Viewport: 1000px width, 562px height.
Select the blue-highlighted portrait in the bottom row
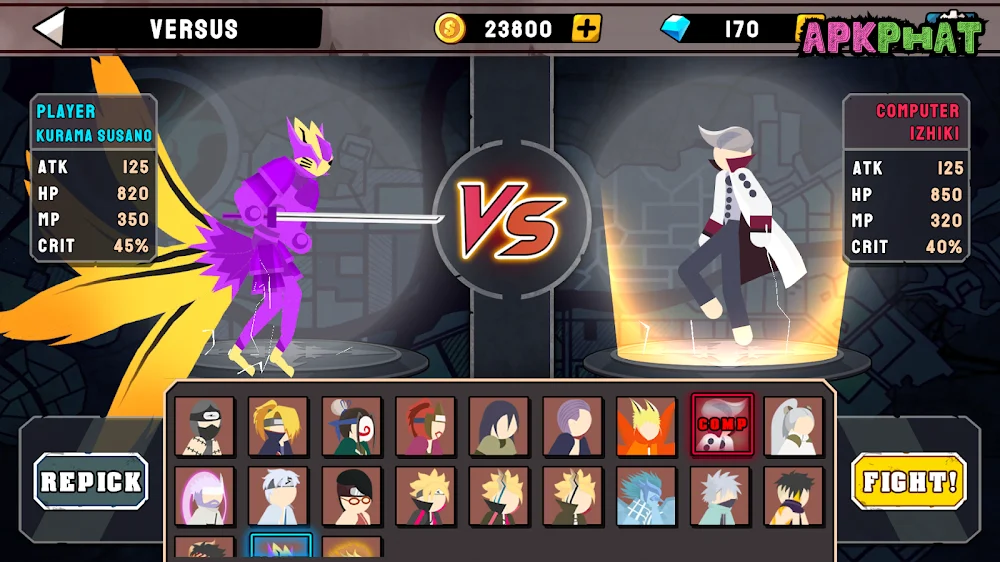(279, 549)
